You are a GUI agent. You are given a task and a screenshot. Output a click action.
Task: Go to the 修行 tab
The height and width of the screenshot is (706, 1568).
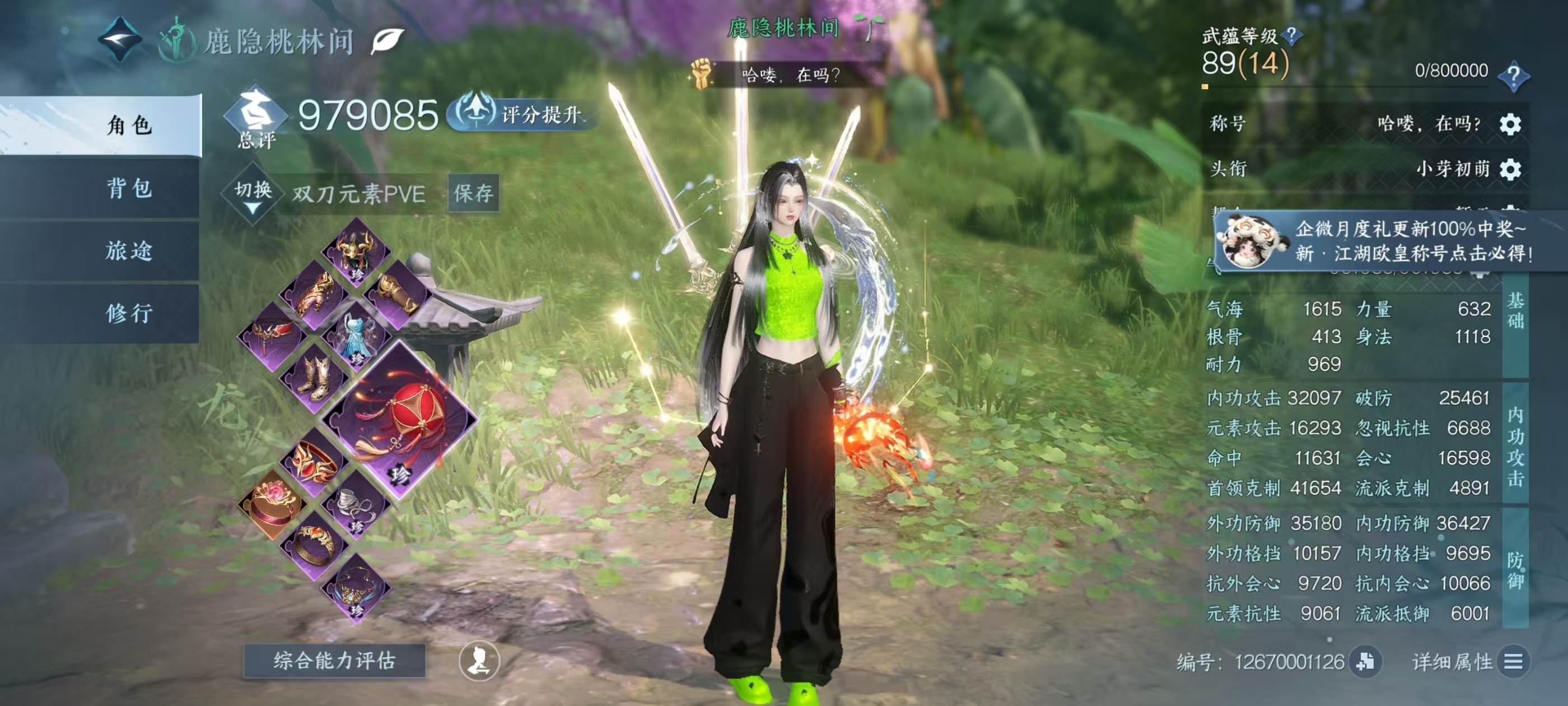(128, 313)
